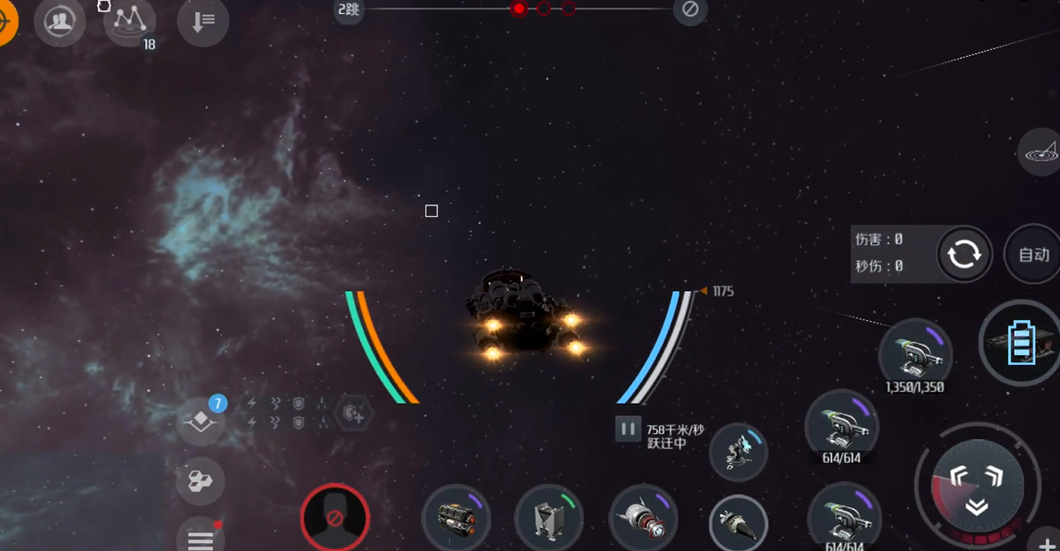Activate the rocket-shaped probe module

pyautogui.click(x=643, y=519)
